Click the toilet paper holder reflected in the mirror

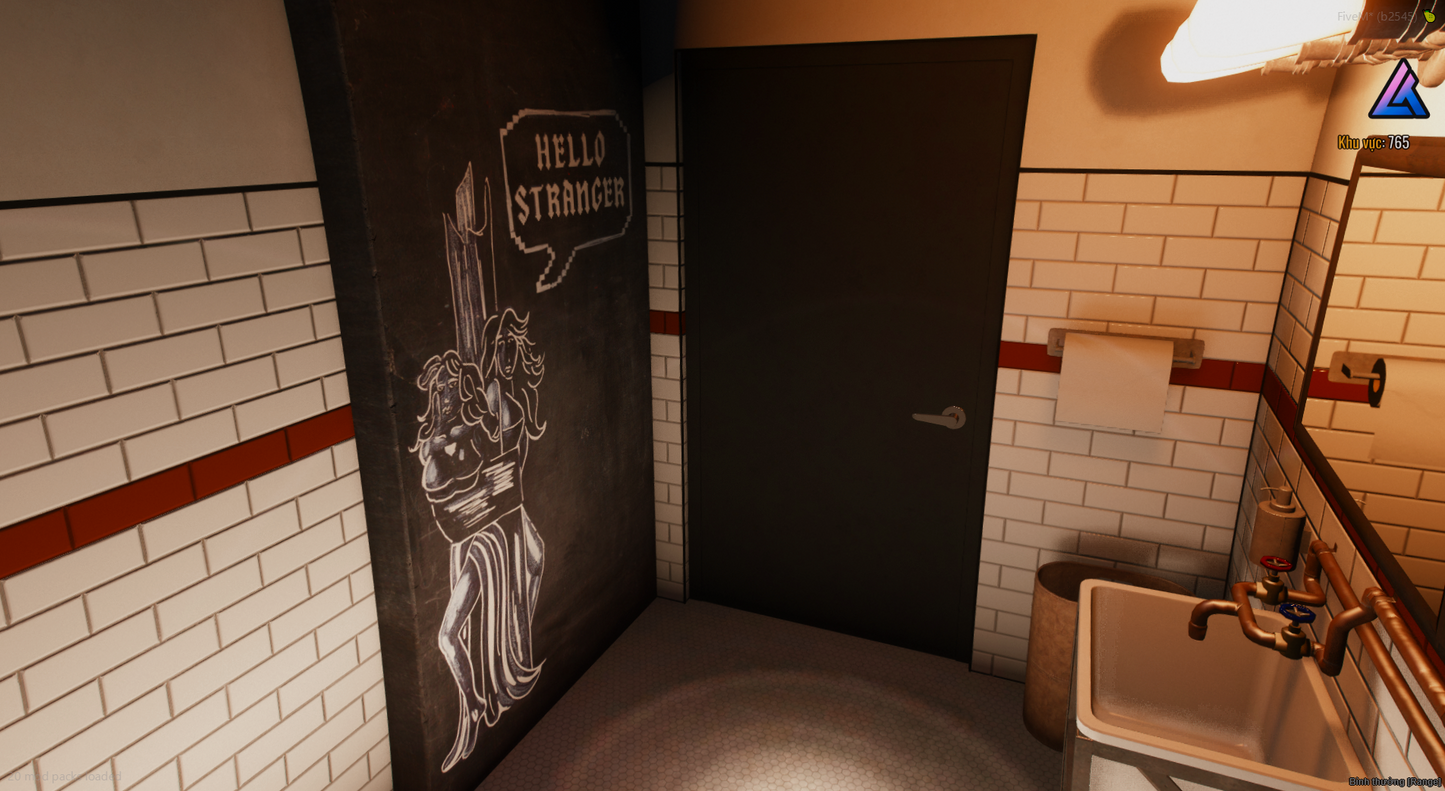pyautogui.click(x=1360, y=380)
